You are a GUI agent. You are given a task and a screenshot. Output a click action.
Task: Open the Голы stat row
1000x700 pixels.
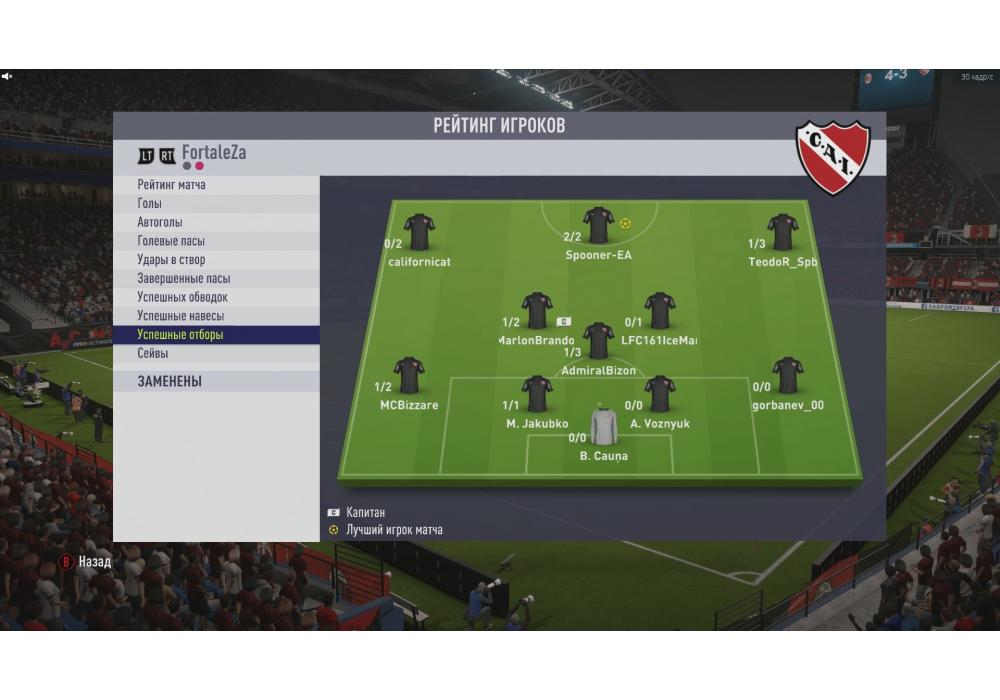pyautogui.click(x=150, y=204)
